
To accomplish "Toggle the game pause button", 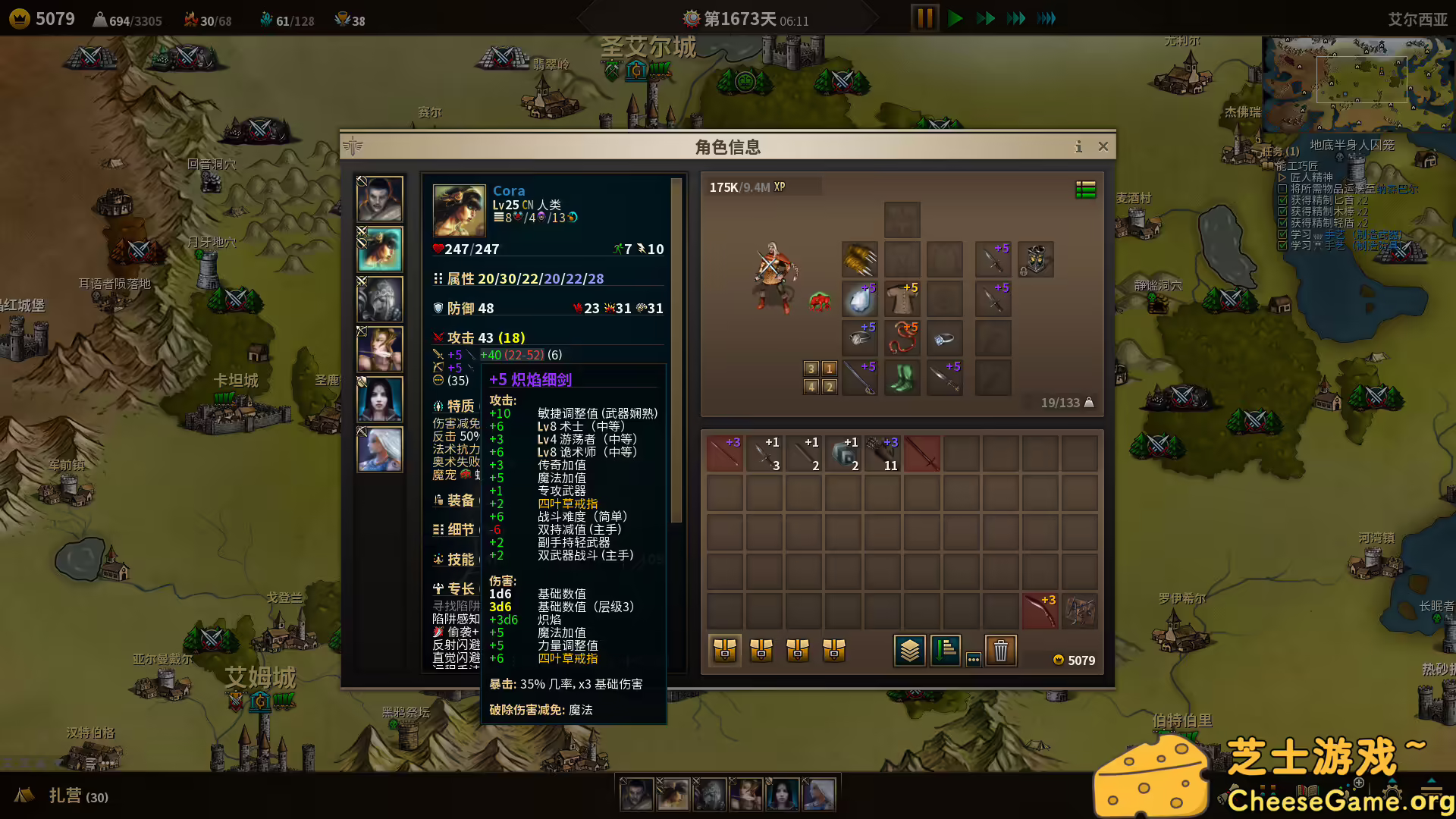I will pyautogui.click(x=924, y=17).
